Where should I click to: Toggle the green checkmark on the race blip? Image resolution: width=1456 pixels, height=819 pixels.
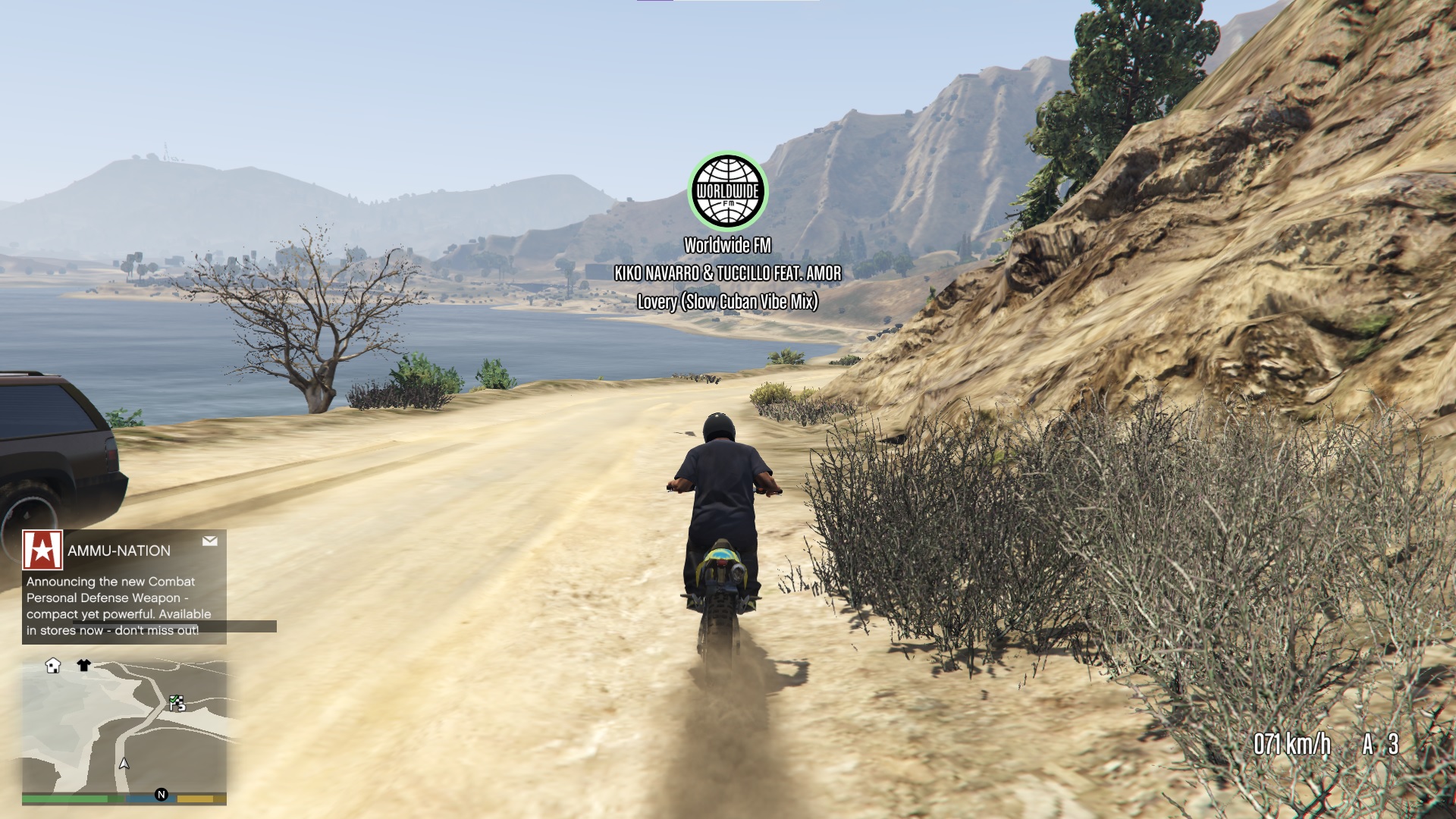click(x=174, y=698)
